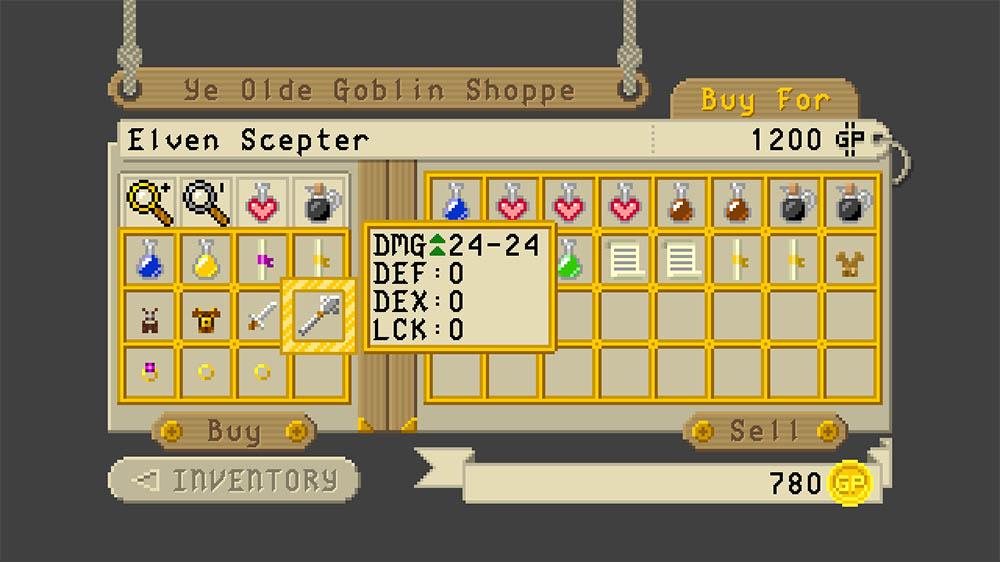Select the brown chest armor in the shop
The width and height of the screenshot is (1000, 562).
pos(206,317)
